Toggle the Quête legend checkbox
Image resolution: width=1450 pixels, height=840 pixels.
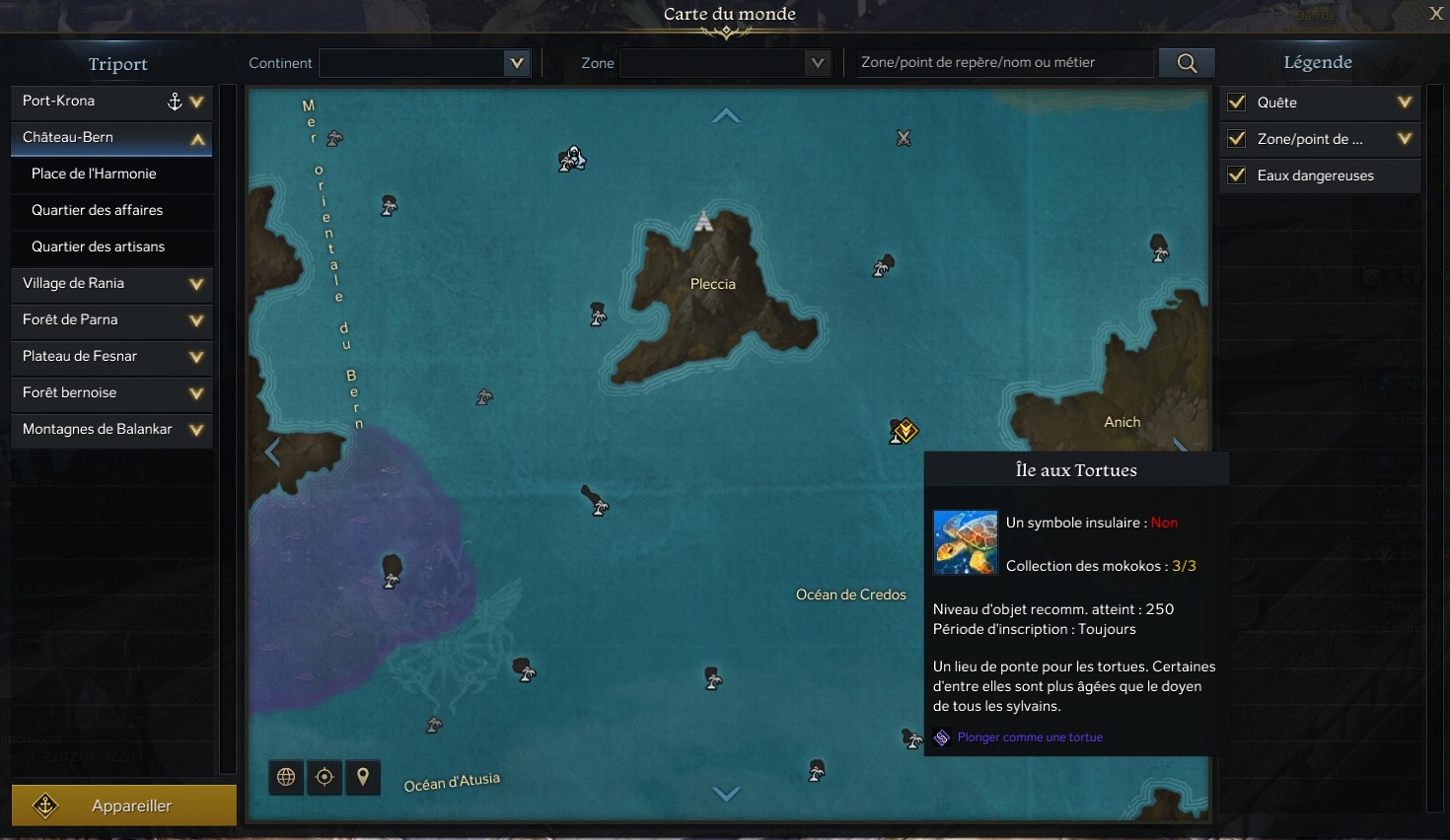coord(1237,103)
